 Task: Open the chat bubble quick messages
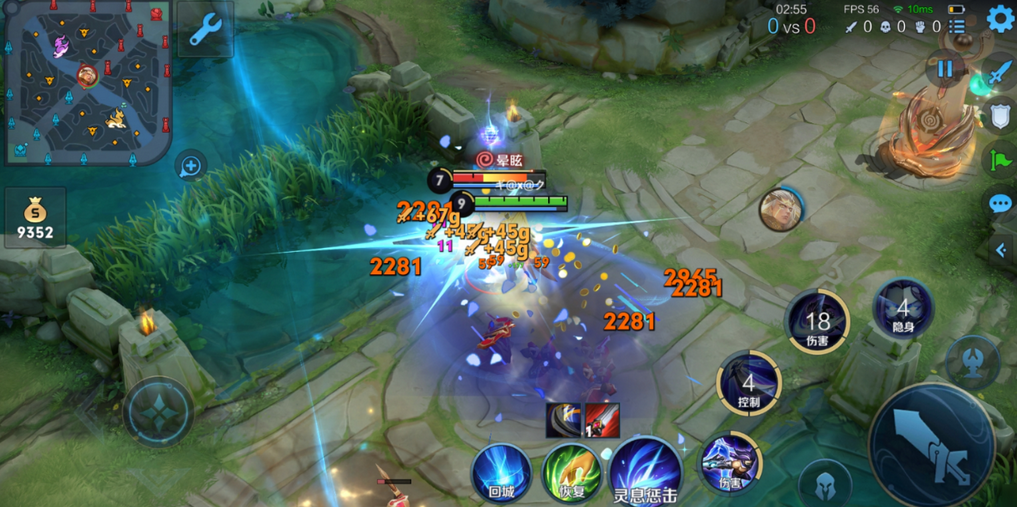(1000, 204)
